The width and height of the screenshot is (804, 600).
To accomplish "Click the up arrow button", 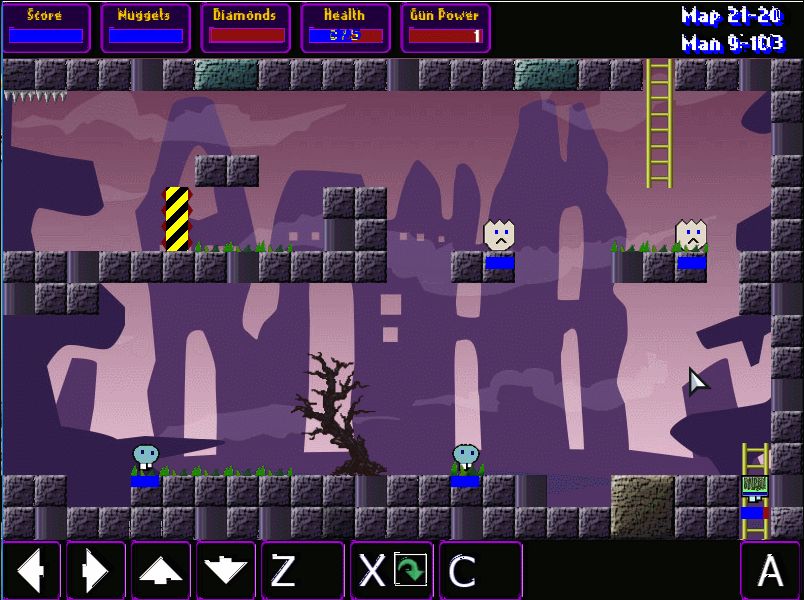I will [x=160, y=570].
